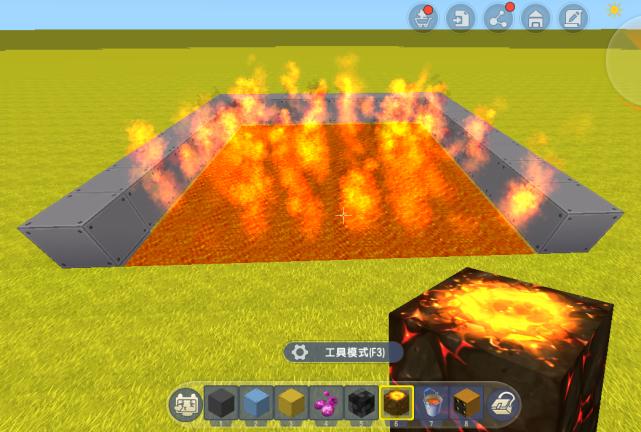641x432 pixels.
Task: Select the yellow block with black dots
Action: (466, 403)
